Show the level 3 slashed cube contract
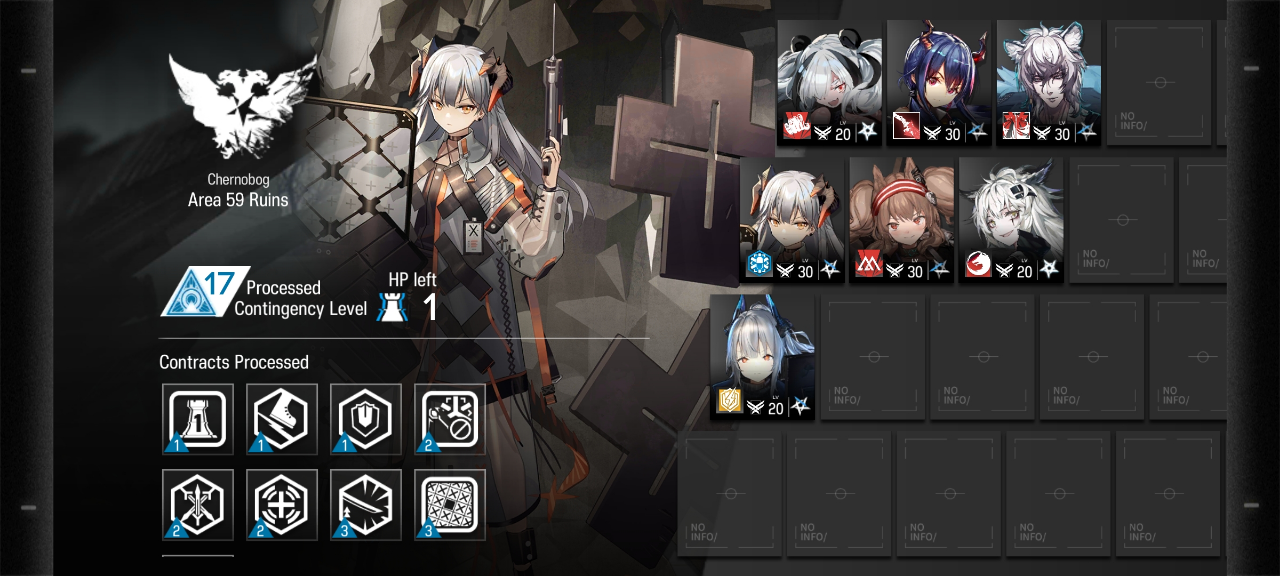 click(366, 505)
